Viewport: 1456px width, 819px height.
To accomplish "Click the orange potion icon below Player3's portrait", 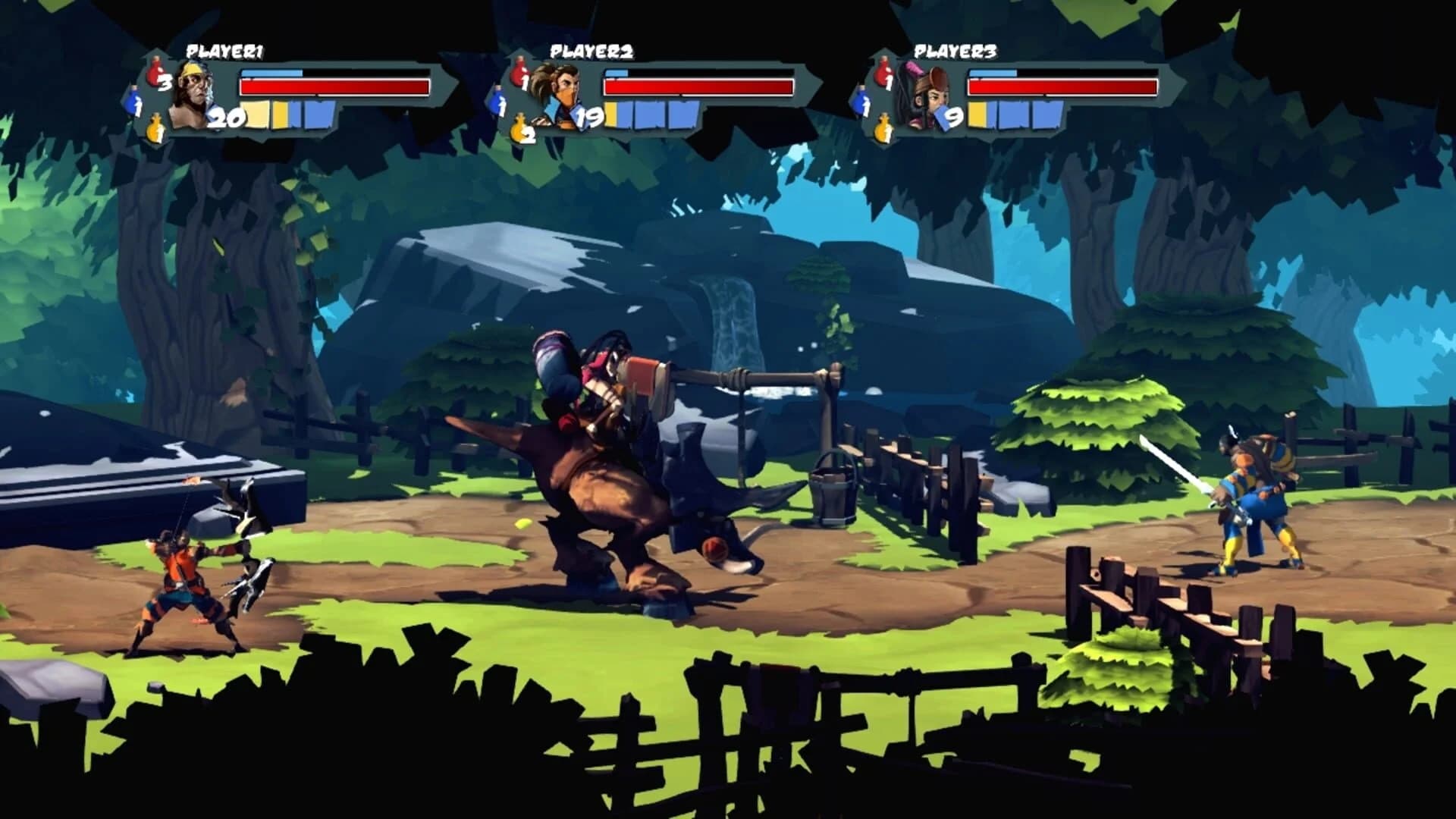I will click(x=883, y=127).
